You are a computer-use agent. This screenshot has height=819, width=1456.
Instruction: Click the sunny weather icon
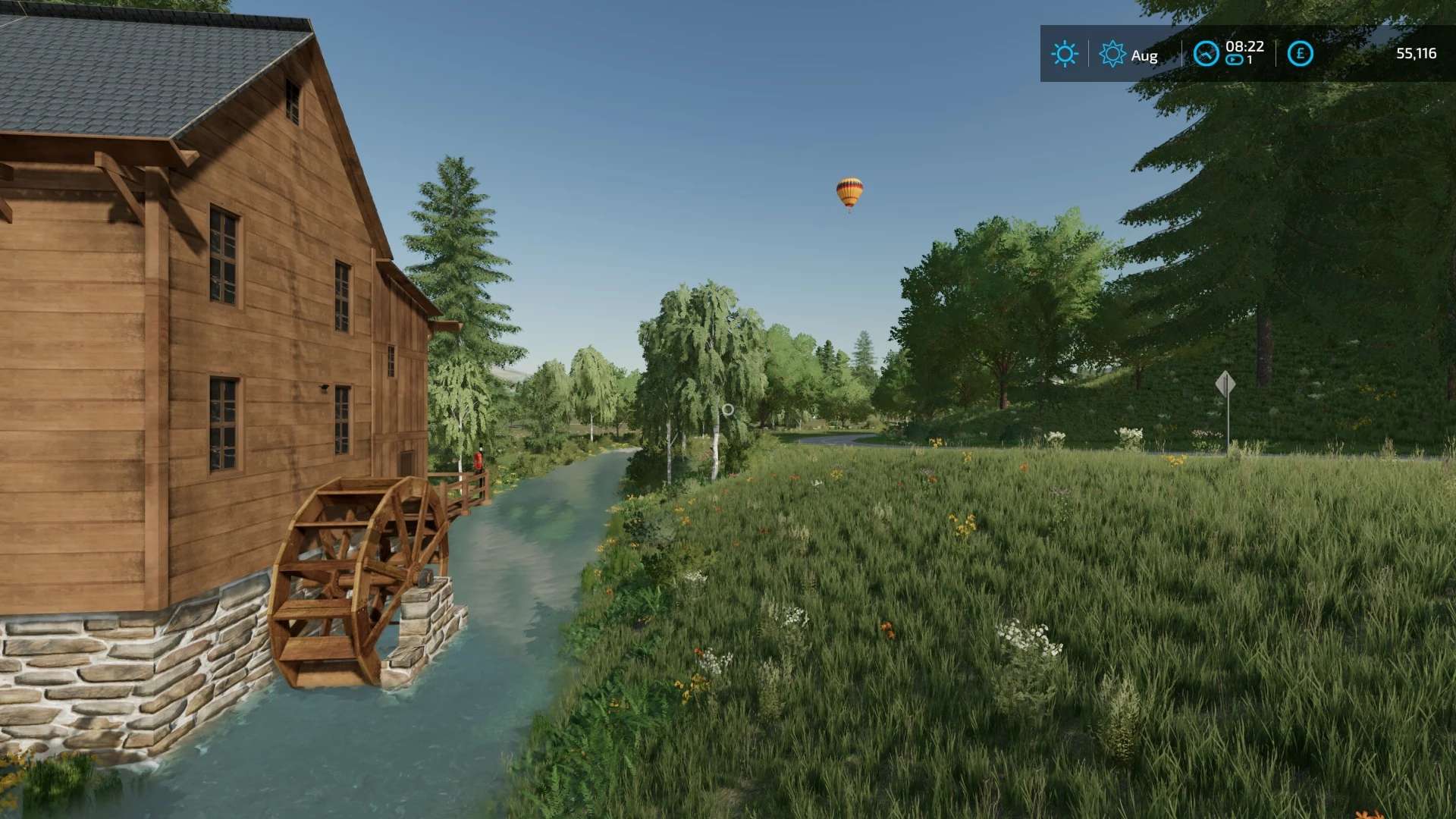pos(1064,54)
